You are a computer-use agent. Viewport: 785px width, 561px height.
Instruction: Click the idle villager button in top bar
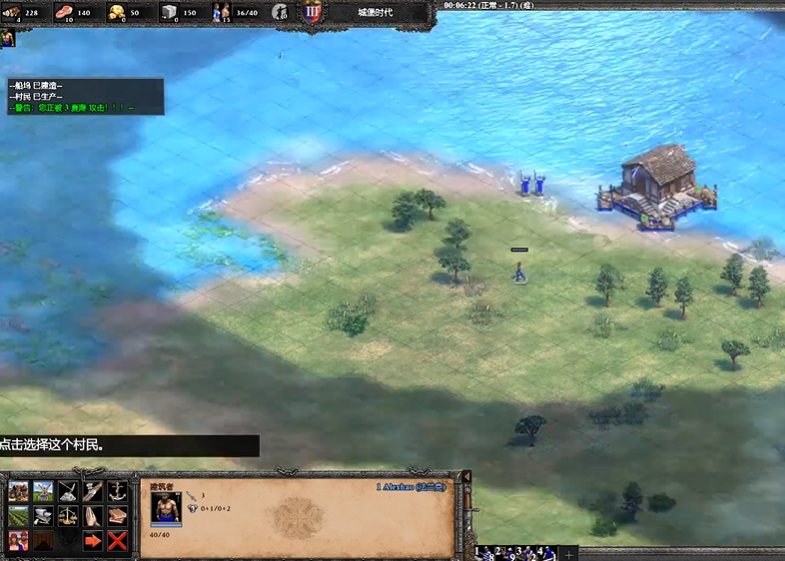(x=281, y=12)
